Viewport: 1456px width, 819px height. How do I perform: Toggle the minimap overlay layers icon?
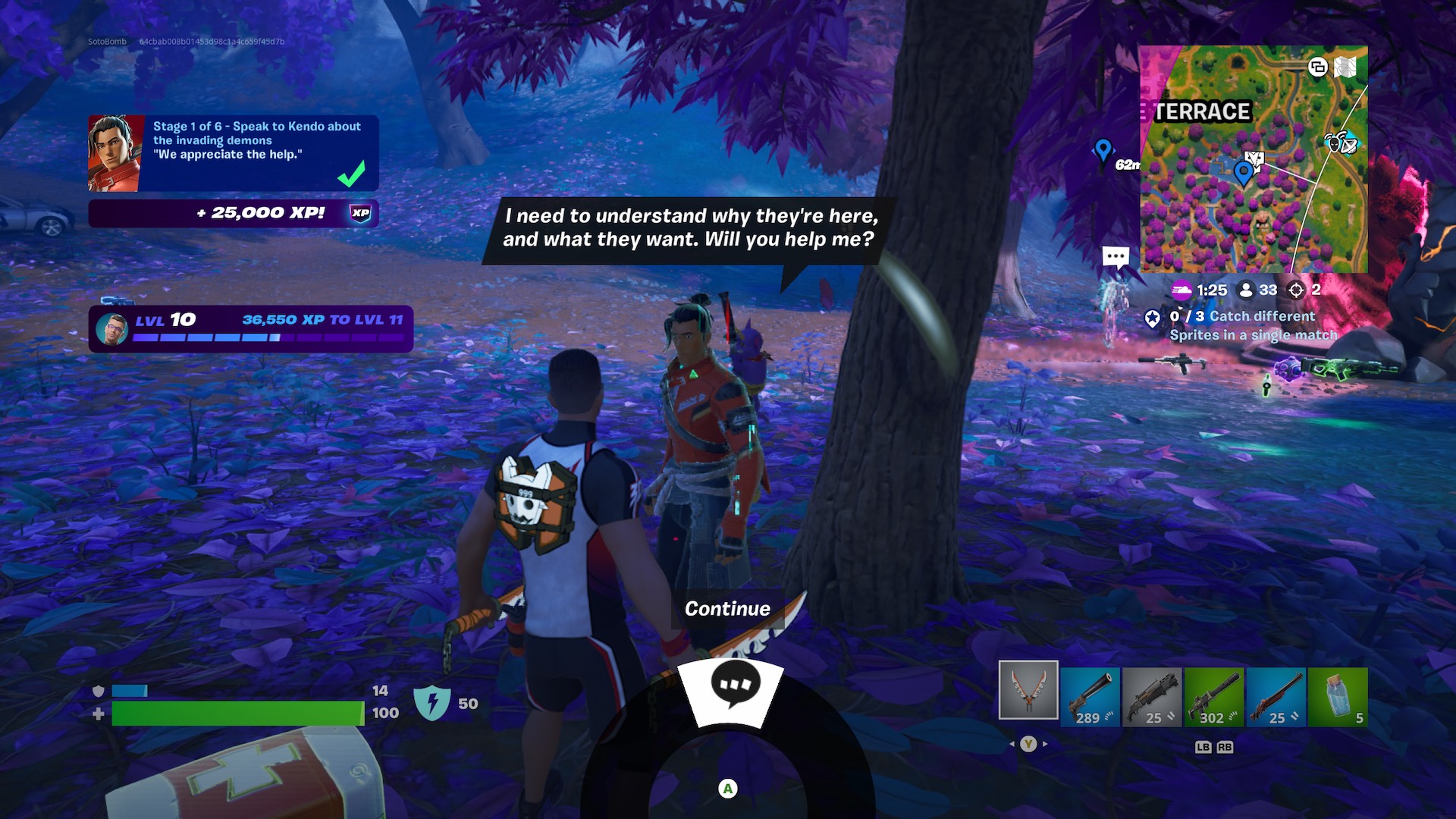point(1317,67)
